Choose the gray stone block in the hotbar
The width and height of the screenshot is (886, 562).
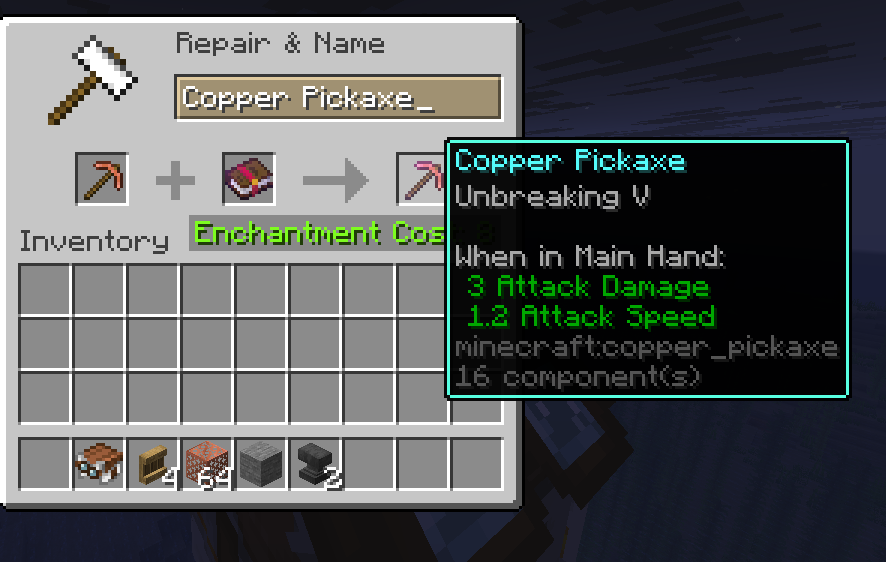pos(262,463)
